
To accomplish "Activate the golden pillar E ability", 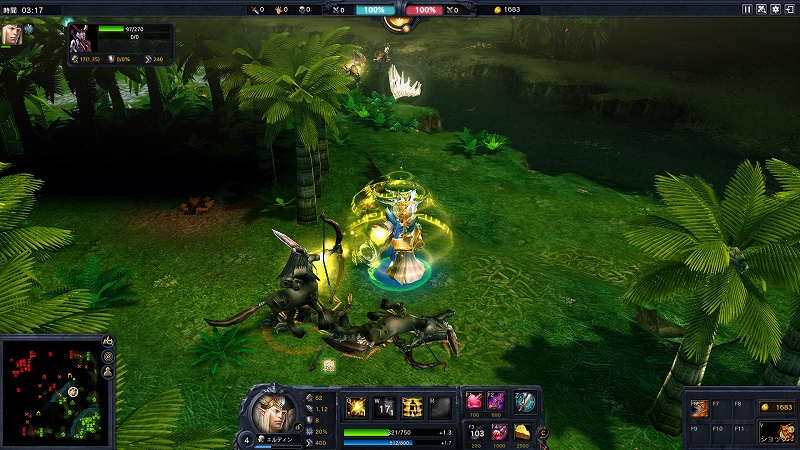I will [412, 406].
